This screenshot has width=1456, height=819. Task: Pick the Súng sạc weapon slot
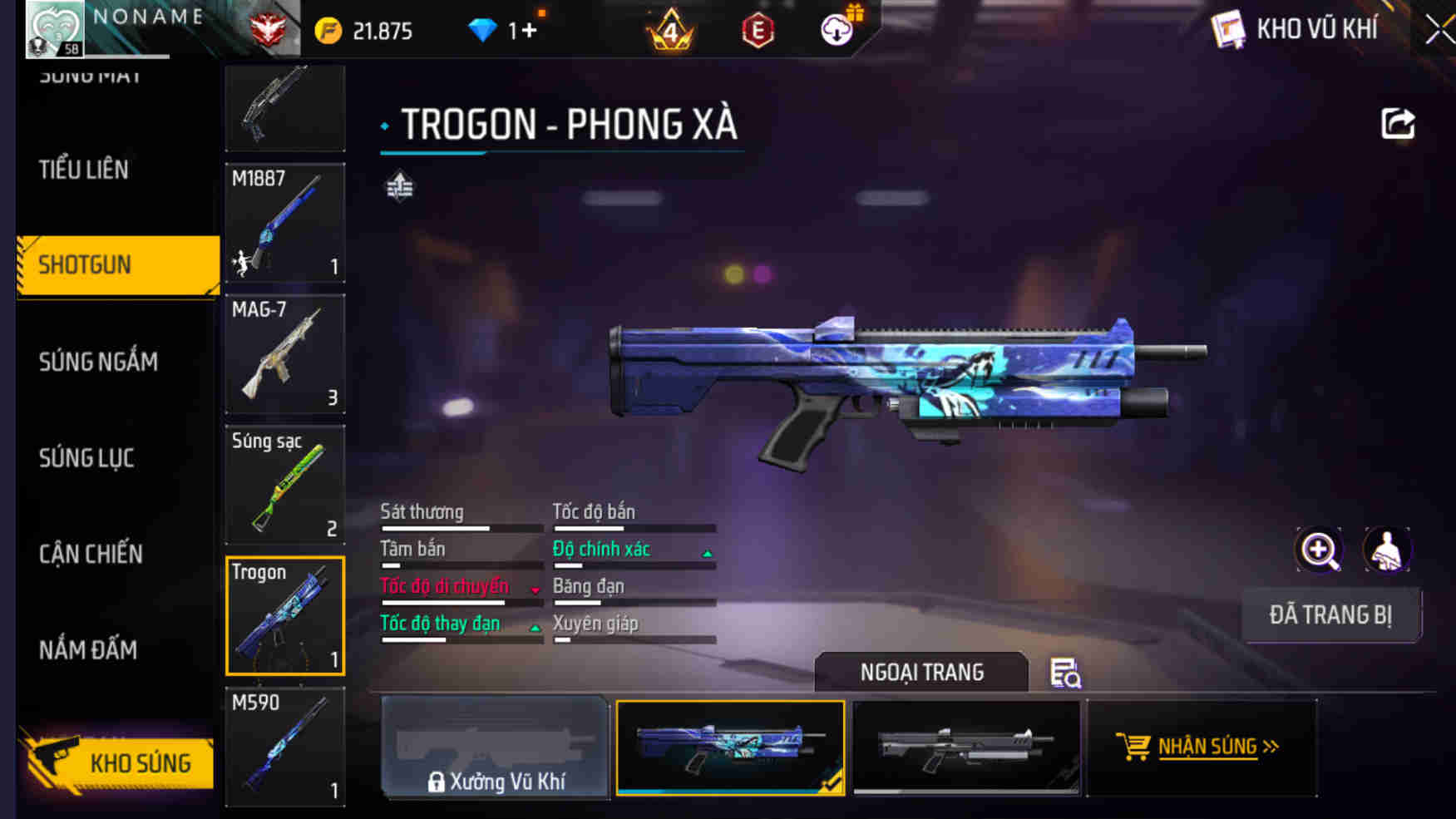coord(285,485)
